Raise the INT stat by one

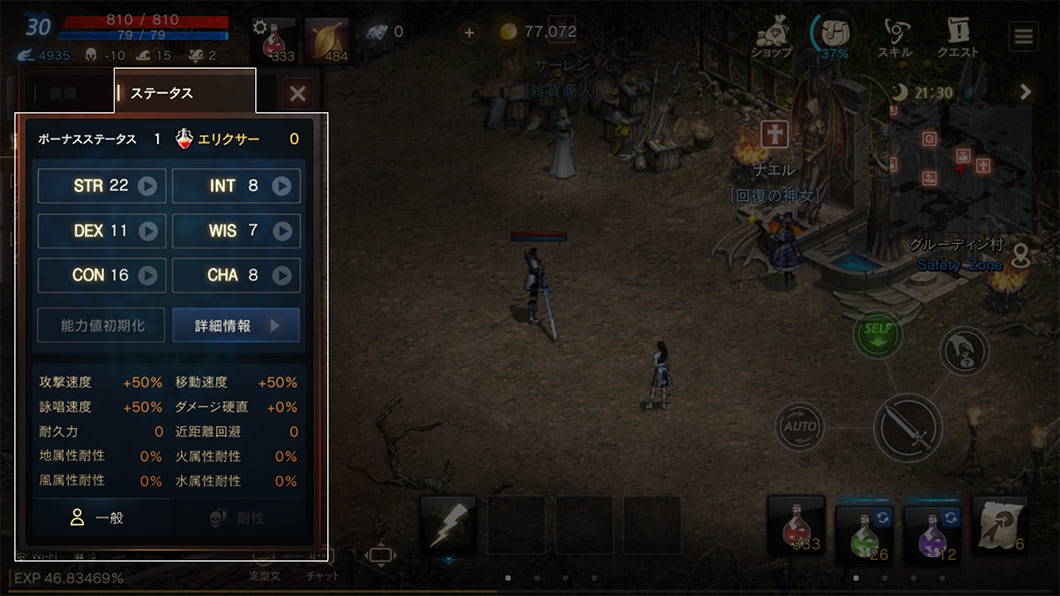[x=282, y=186]
